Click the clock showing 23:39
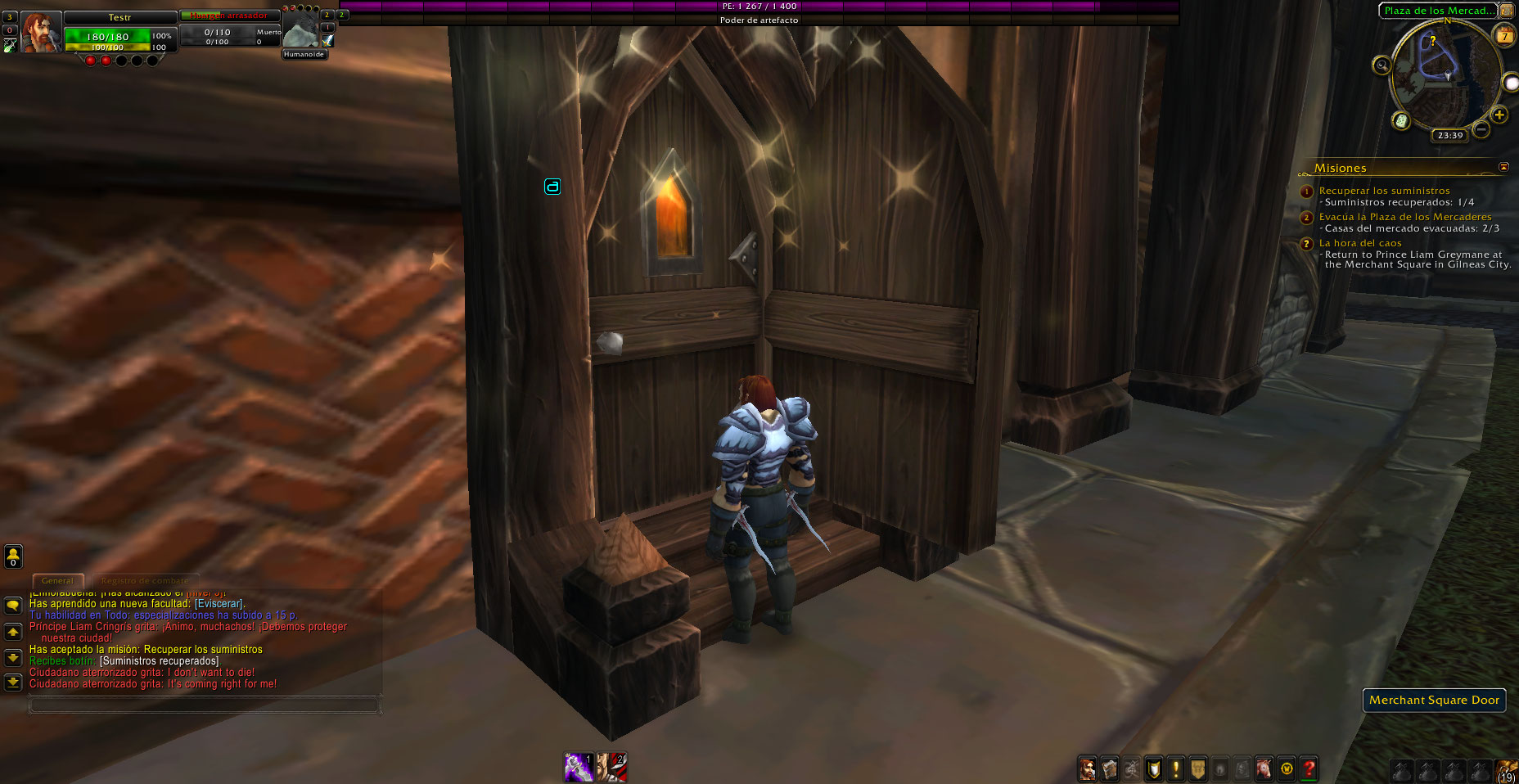This screenshot has height=784, width=1519. [x=1449, y=135]
